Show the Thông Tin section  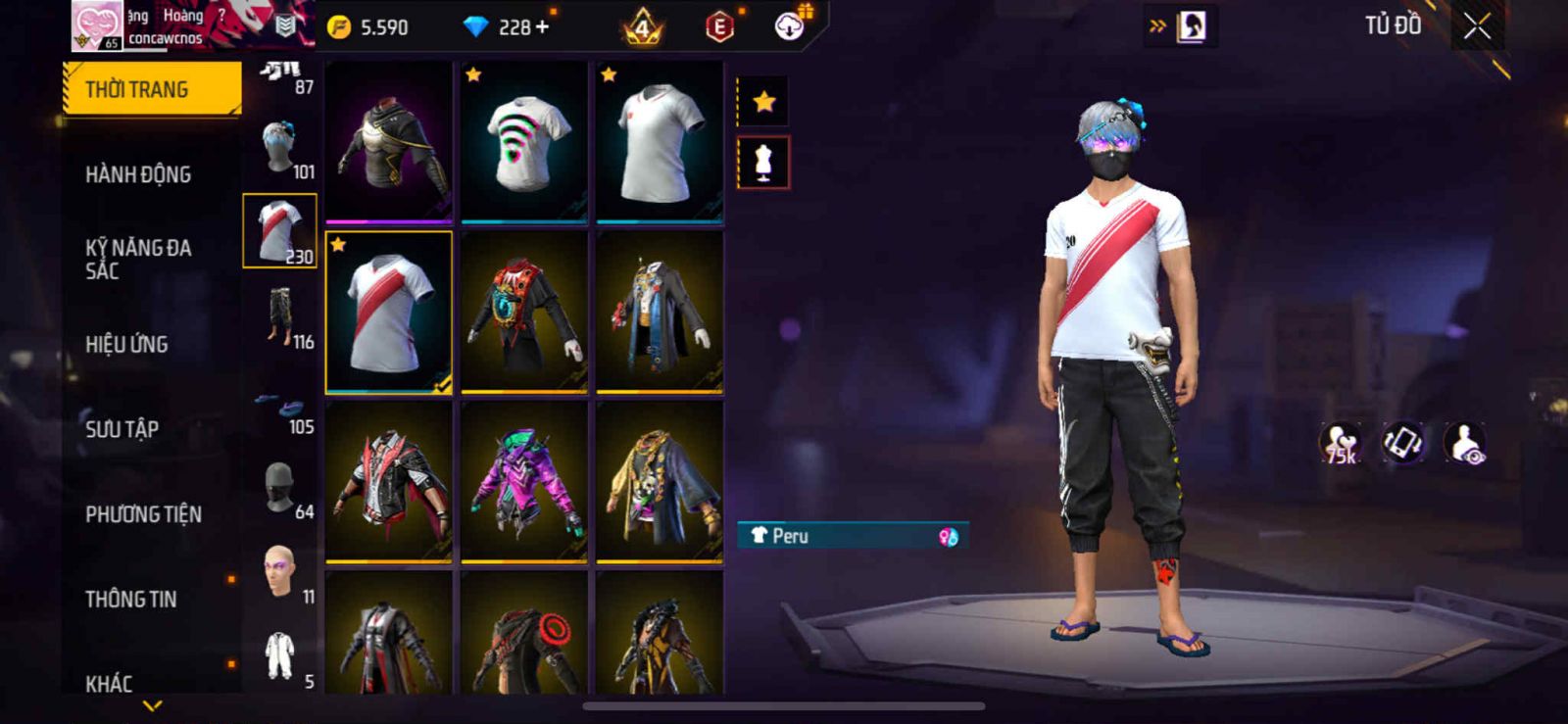(131, 599)
